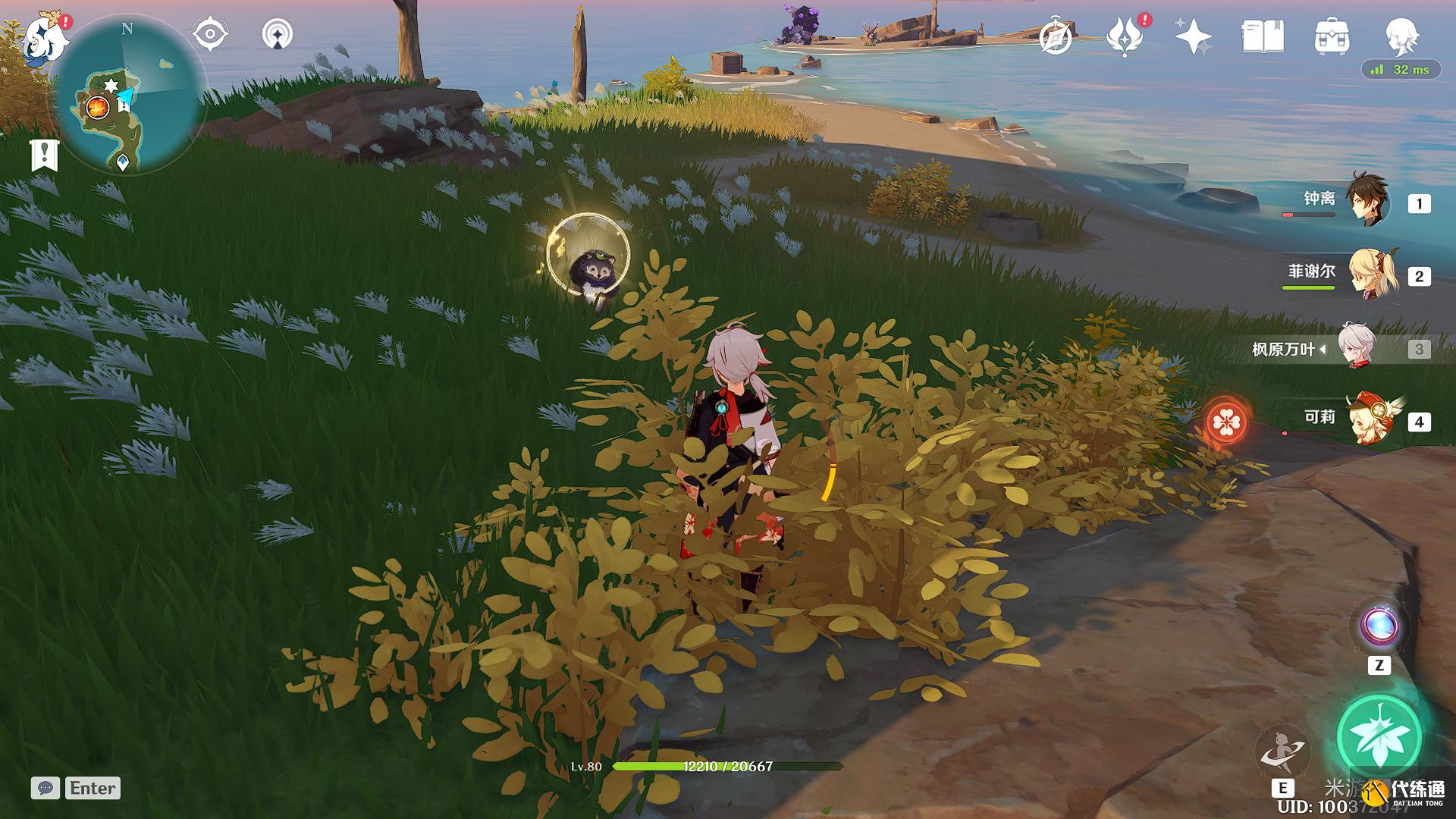Switch to party member 菲谢尔
The height and width of the screenshot is (819, 1456).
(x=1371, y=274)
